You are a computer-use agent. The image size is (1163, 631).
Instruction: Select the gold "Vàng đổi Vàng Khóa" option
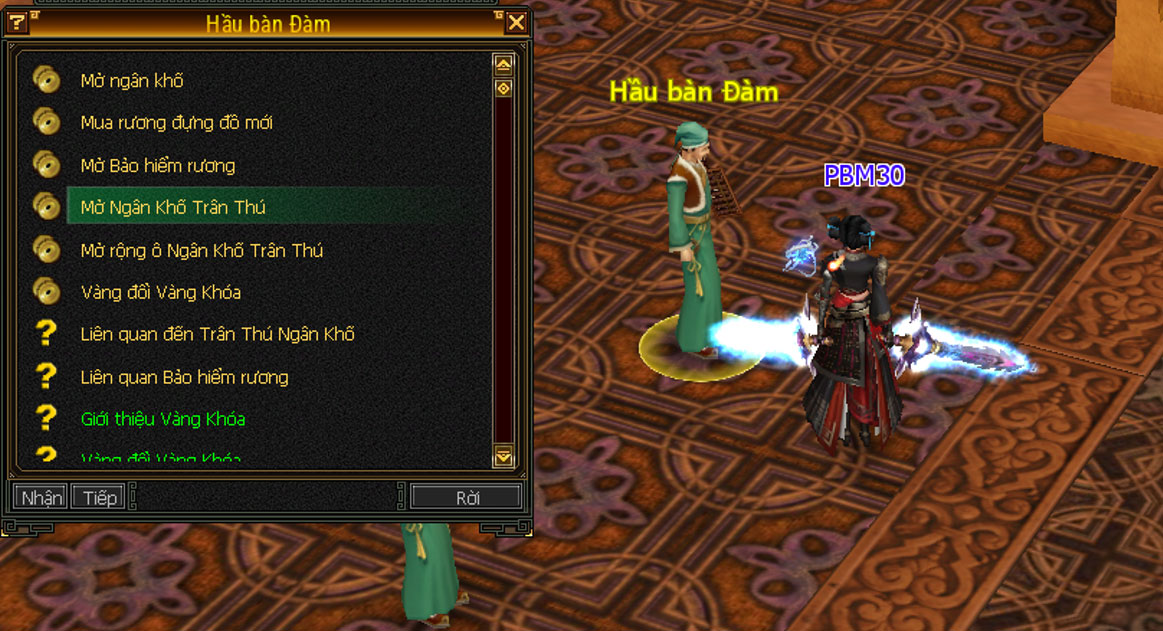tap(160, 292)
